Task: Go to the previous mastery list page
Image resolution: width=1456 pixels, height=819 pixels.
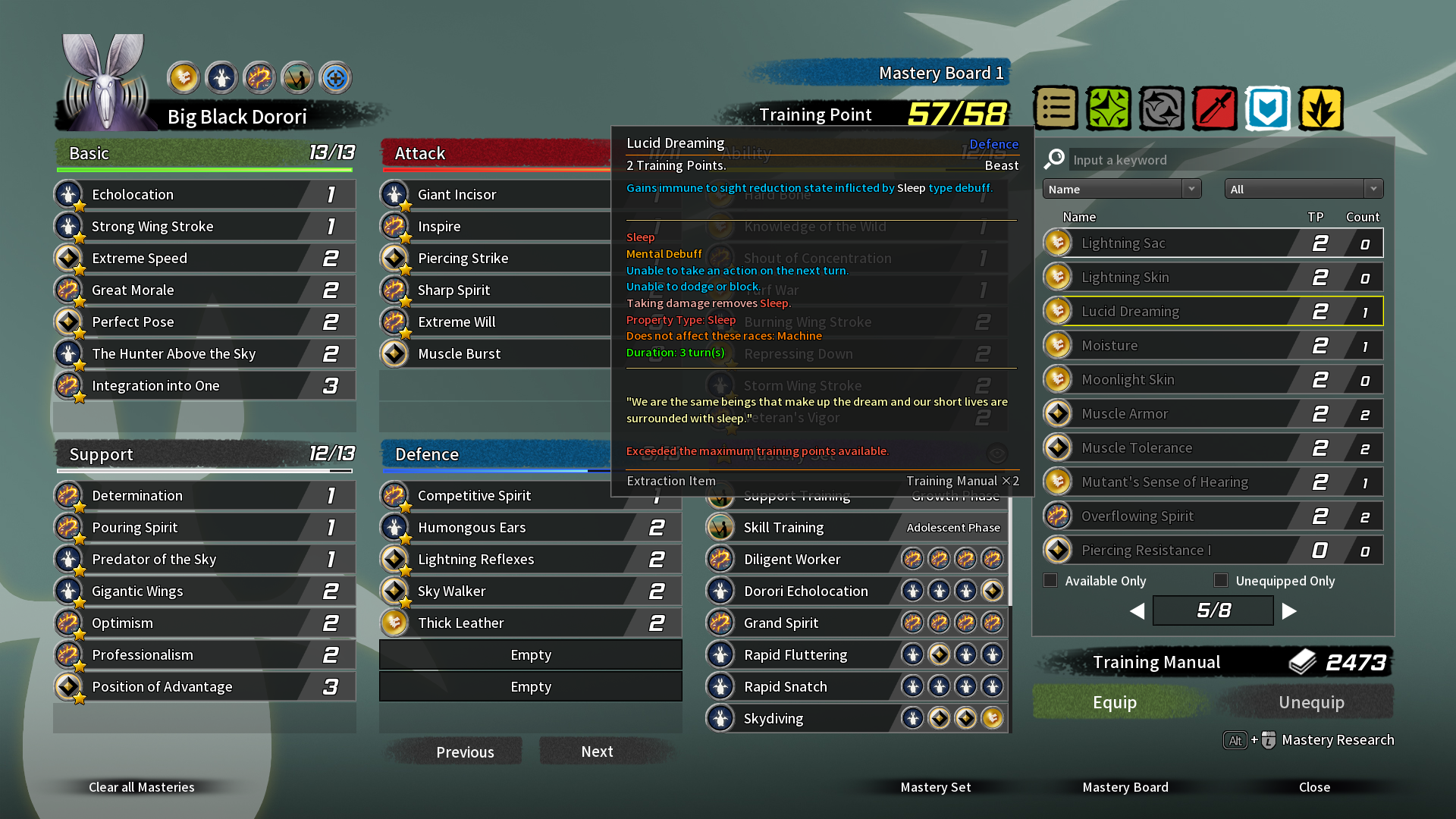Action: coord(1137,611)
